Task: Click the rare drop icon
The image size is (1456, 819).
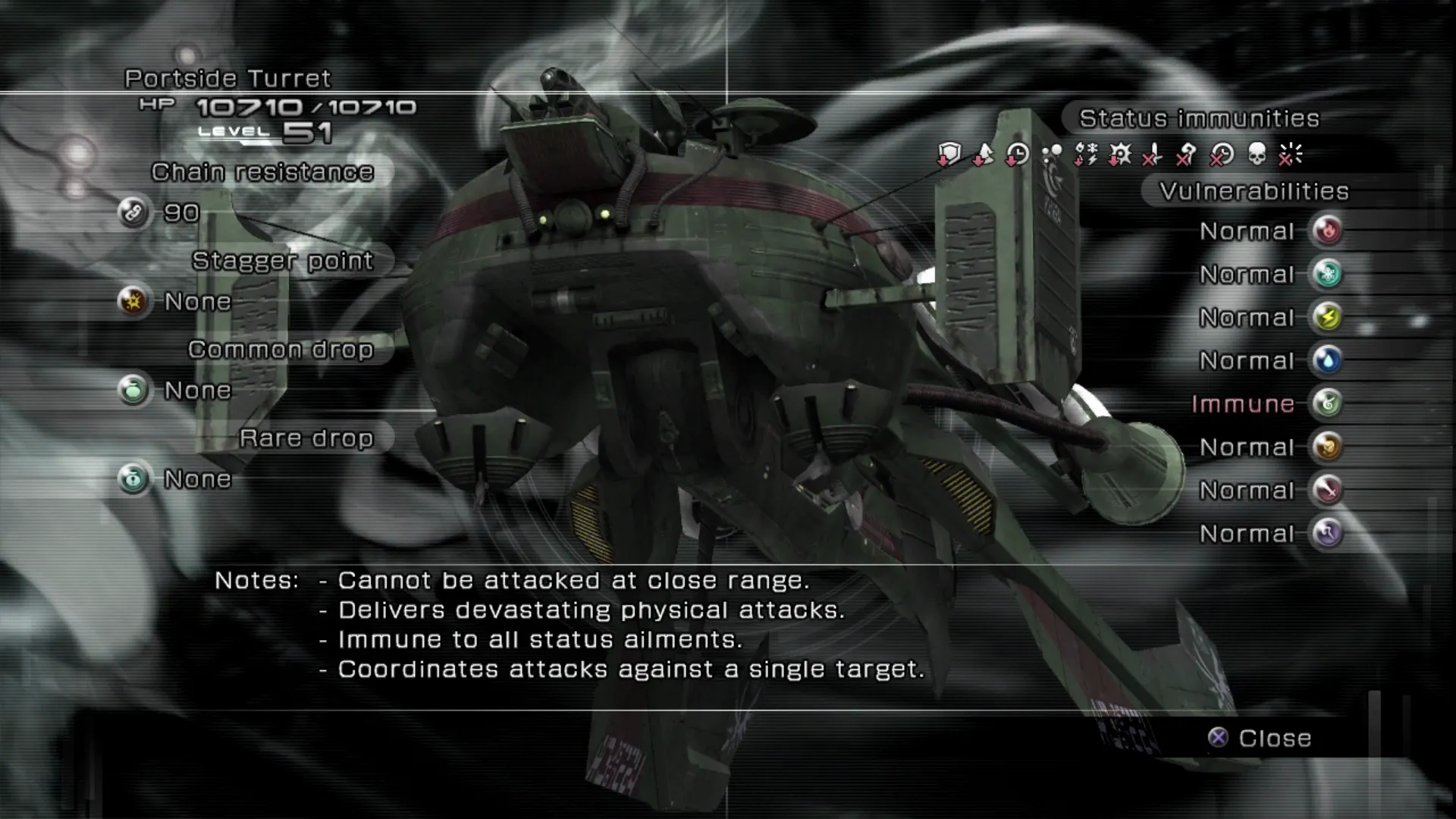Action: pyautogui.click(x=133, y=479)
